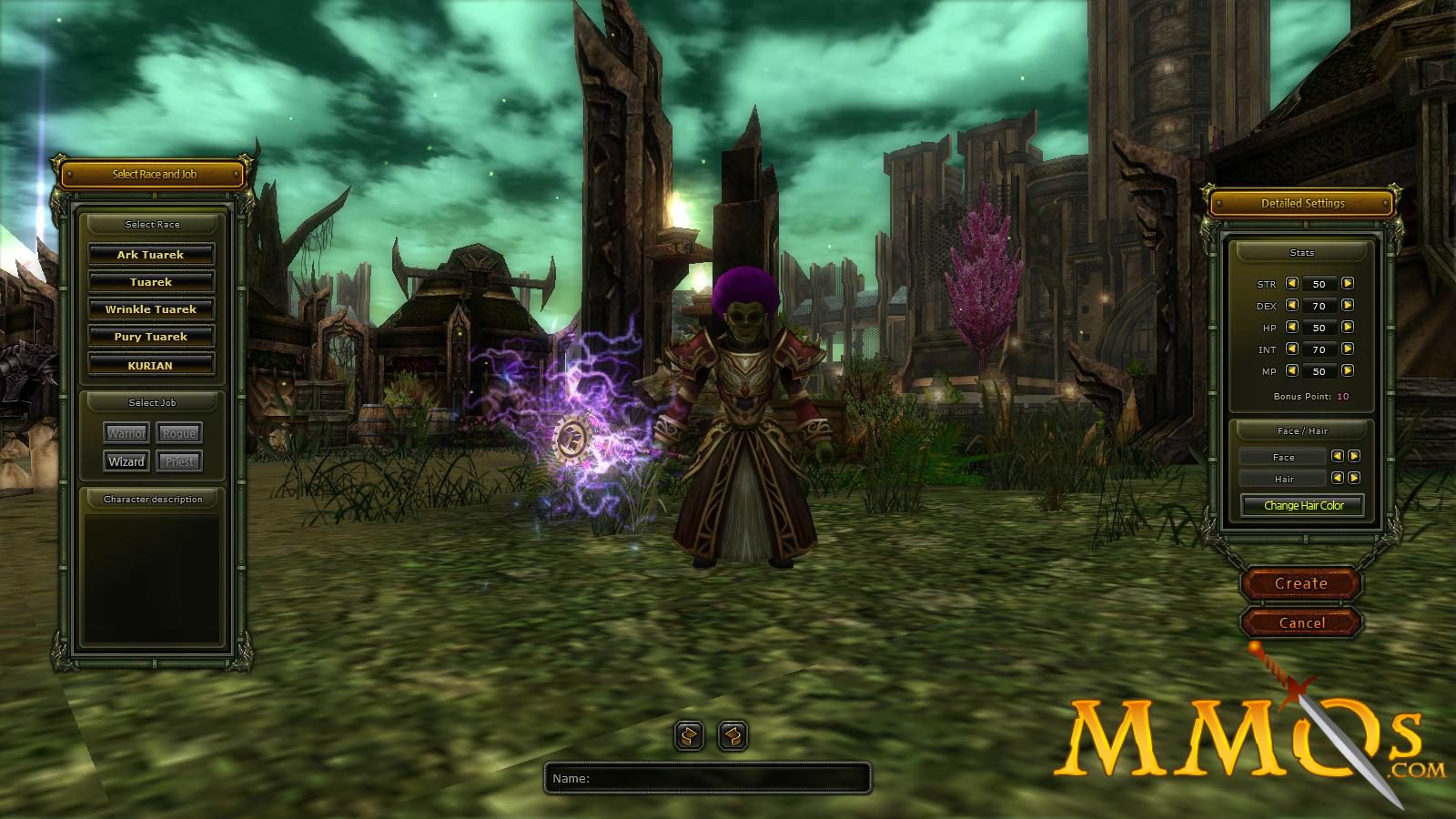Click the next Face option arrow
This screenshot has height=819, width=1456.
(1353, 457)
